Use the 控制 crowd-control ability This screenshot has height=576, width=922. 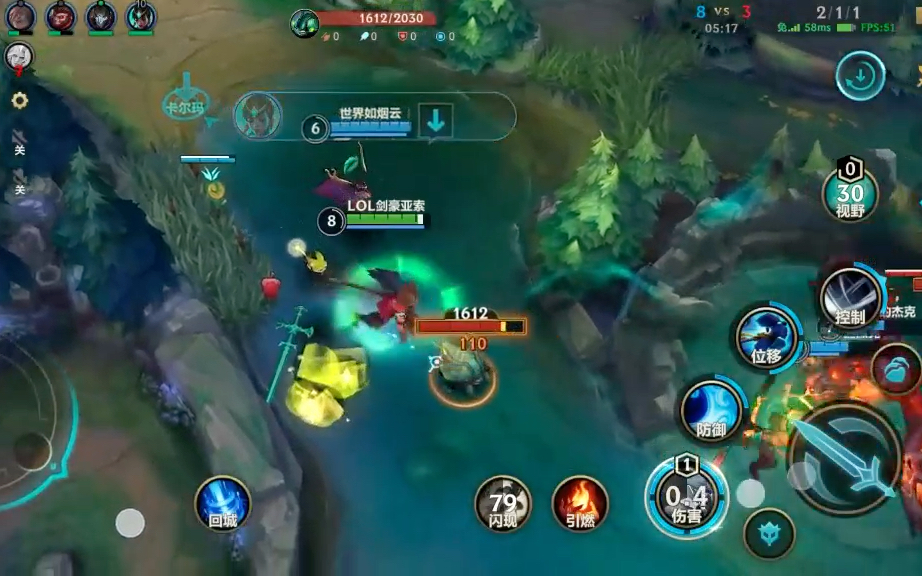pyautogui.click(x=850, y=298)
